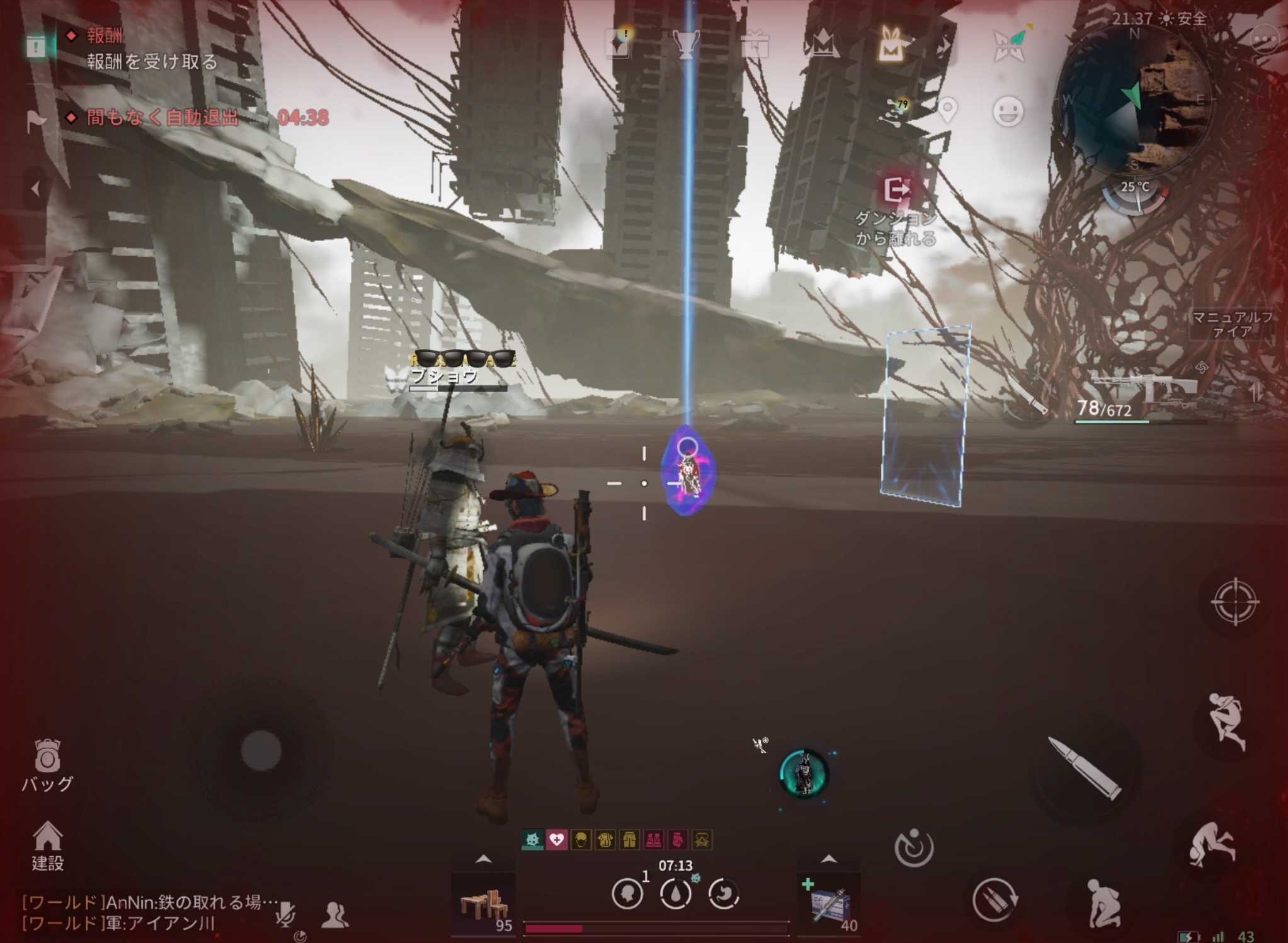Image resolution: width=1288 pixels, height=943 pixels.
Task: Open the rabbit event icon
Action: click(890, 44)
